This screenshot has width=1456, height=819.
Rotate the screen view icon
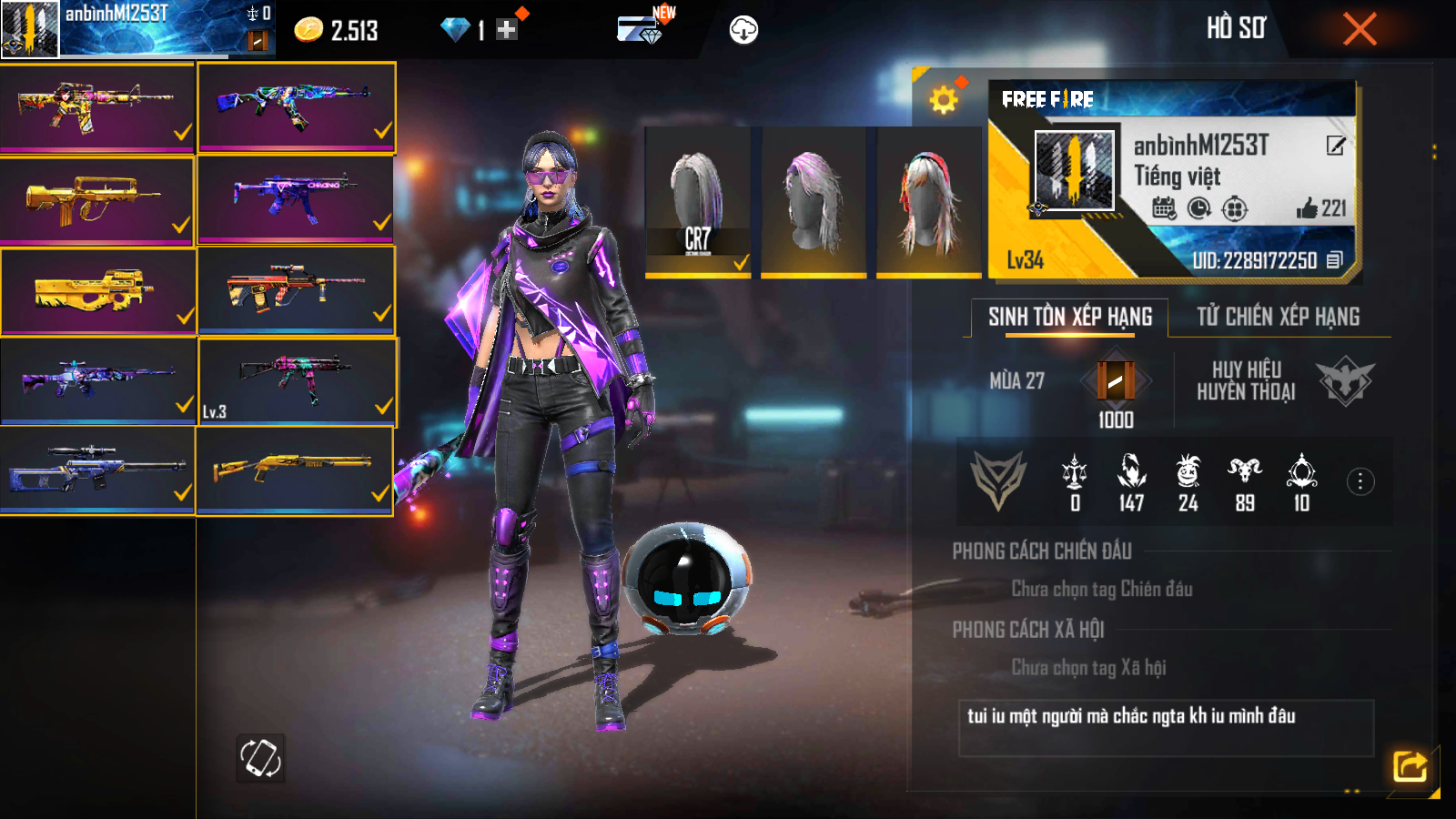[260, 757]
